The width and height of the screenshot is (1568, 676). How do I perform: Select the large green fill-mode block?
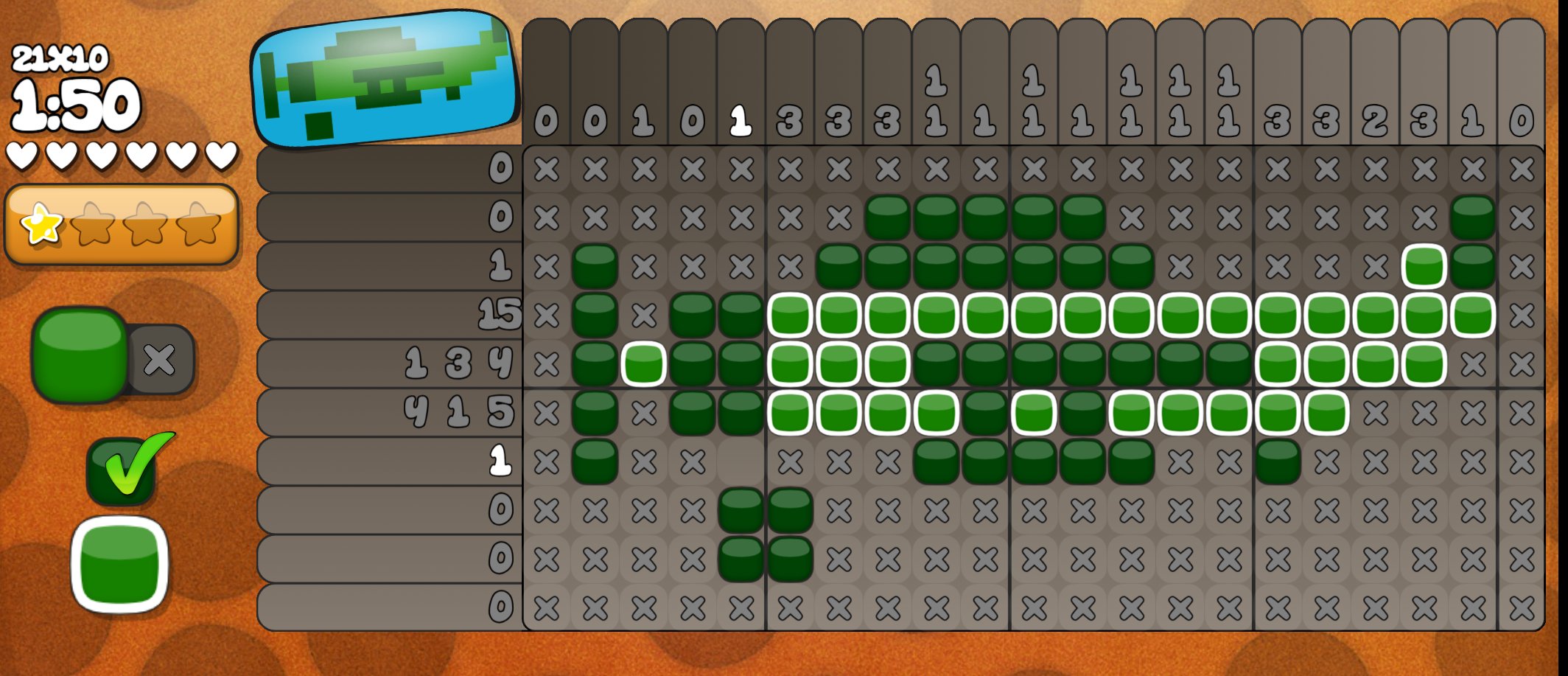point(80,355)
